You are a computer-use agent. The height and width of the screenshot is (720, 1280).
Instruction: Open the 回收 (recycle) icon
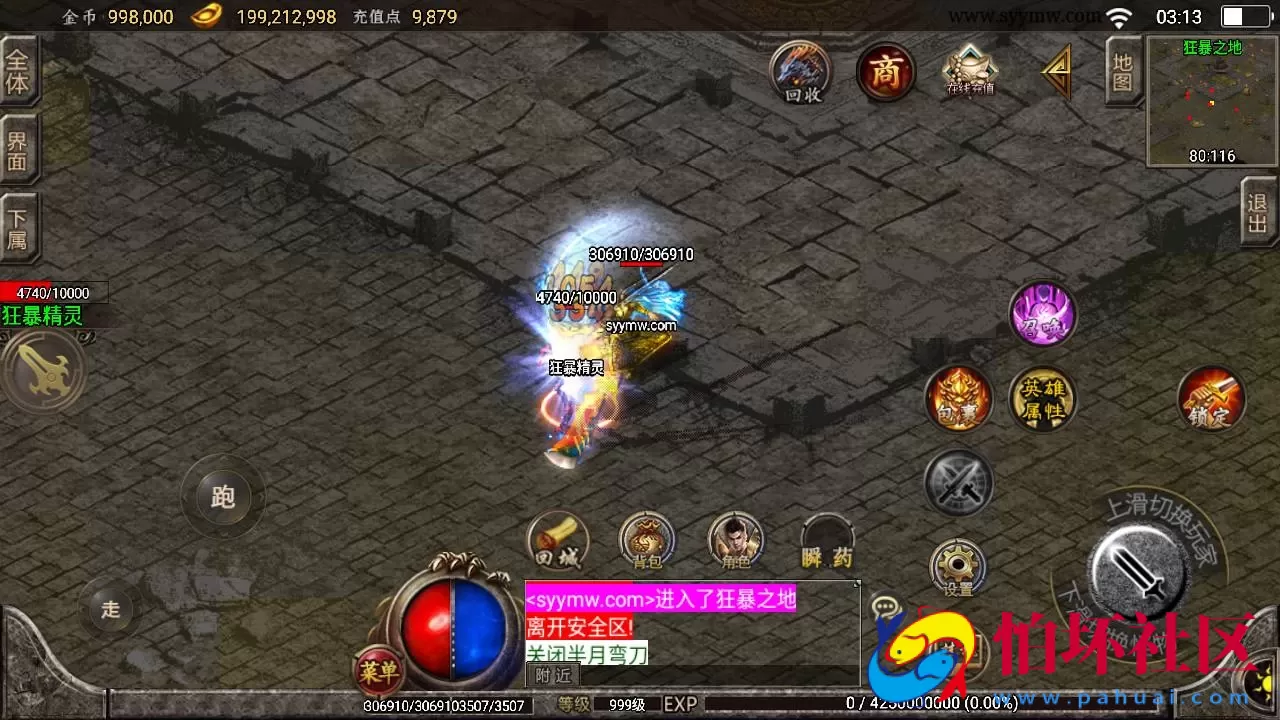coord(798,72)
